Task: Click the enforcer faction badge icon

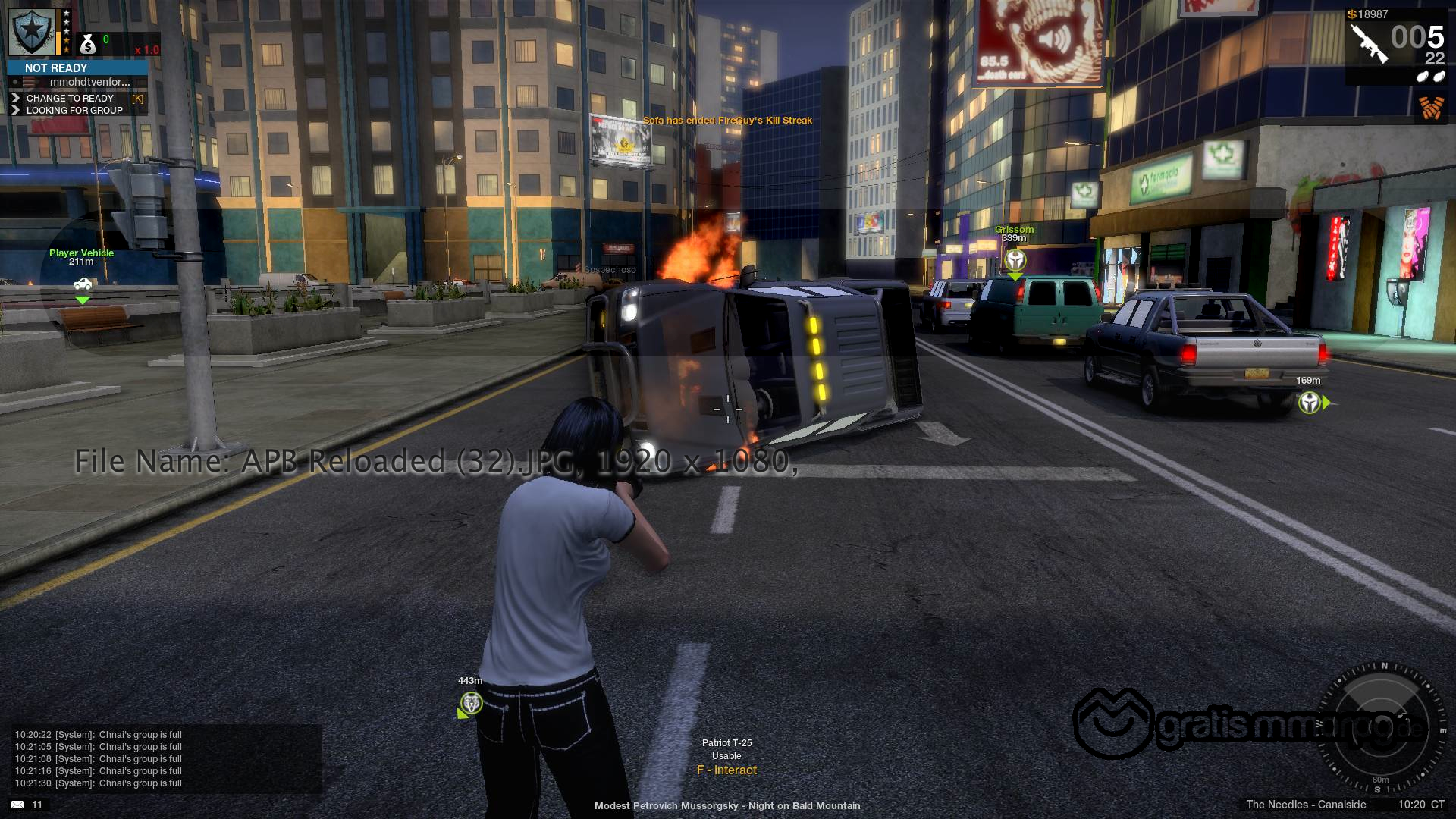Action: click(x=32, y=32)
